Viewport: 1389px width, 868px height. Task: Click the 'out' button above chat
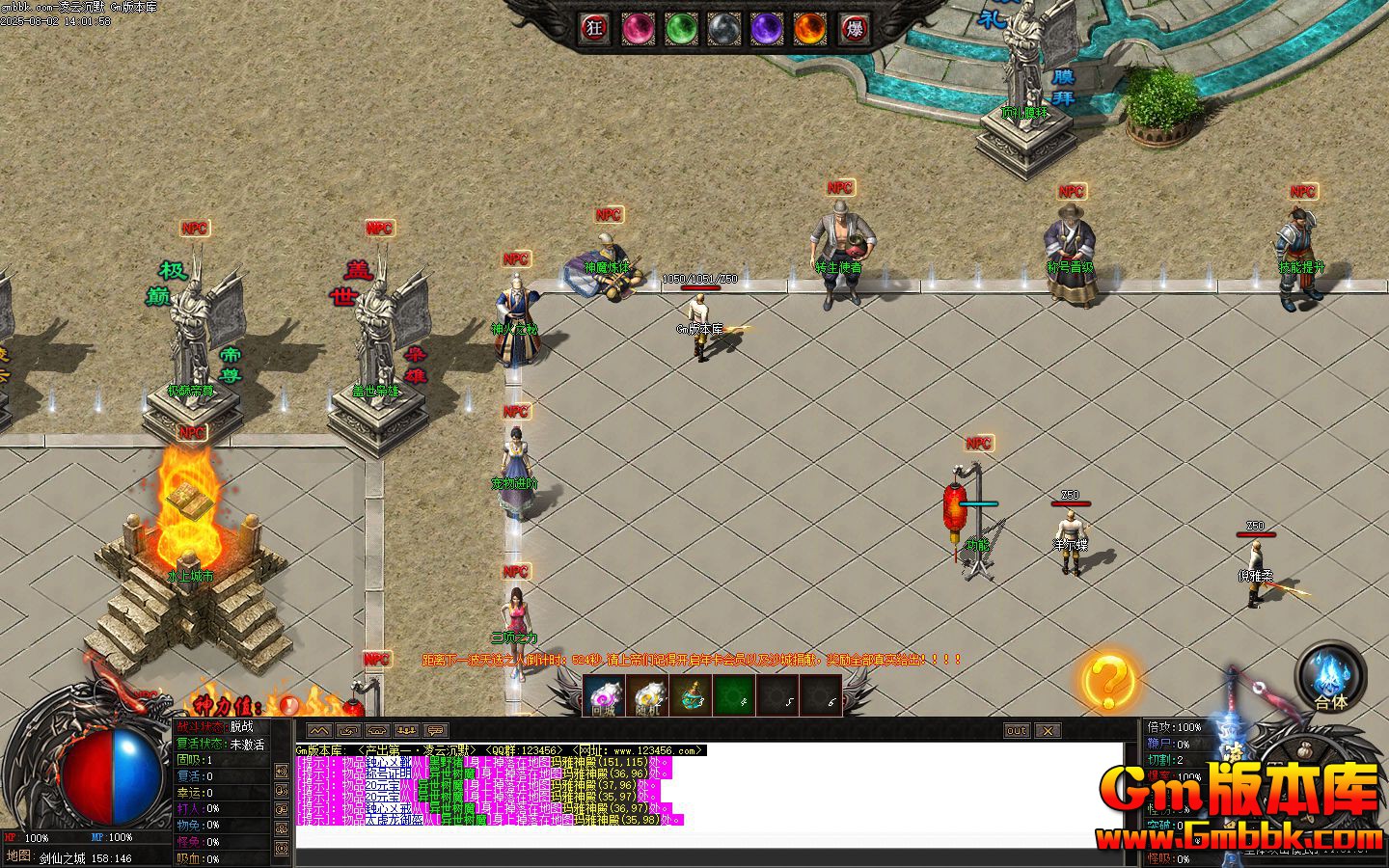[1017, 731]
